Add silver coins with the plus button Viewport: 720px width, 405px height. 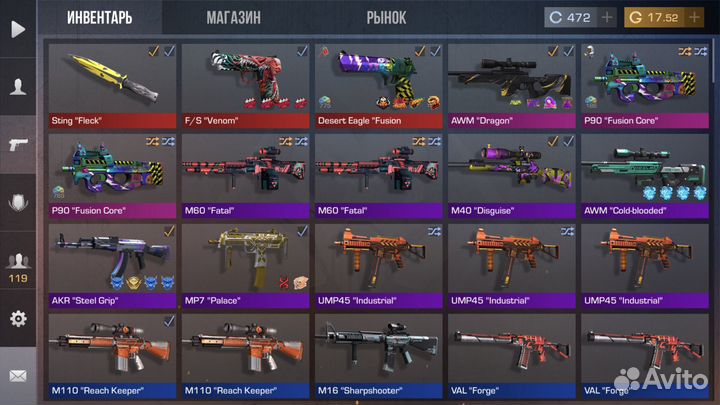tap(609, 18)
